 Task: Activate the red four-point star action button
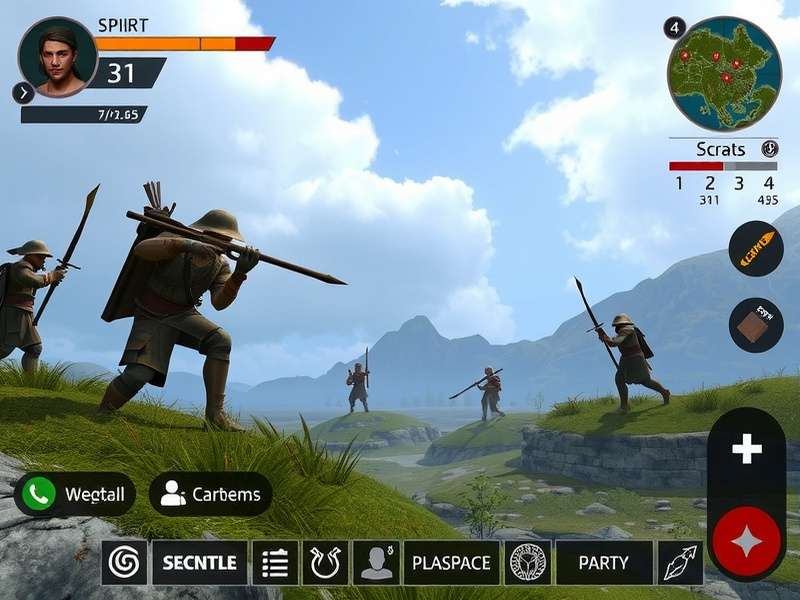[746, 543]
